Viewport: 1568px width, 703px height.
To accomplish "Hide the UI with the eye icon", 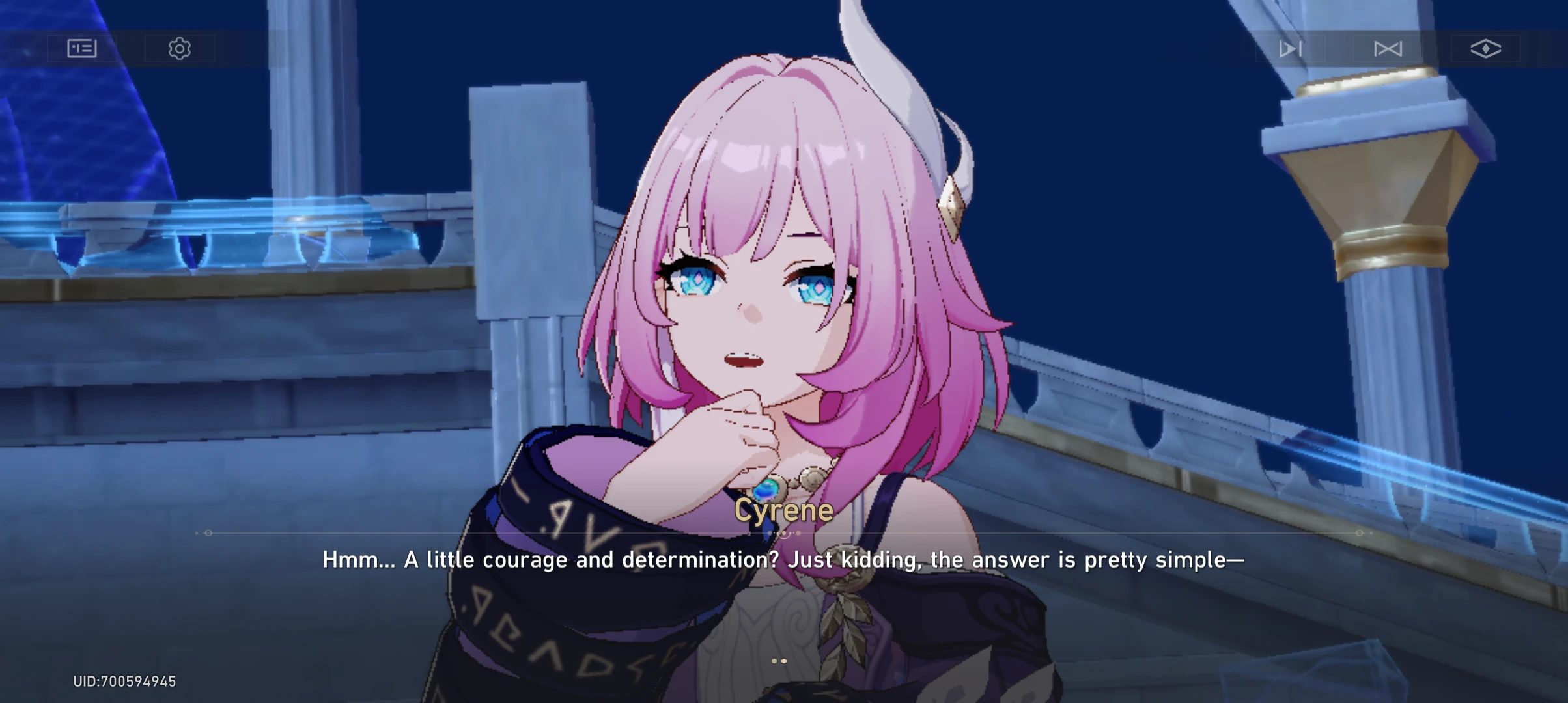I will tap(1485, 48).
